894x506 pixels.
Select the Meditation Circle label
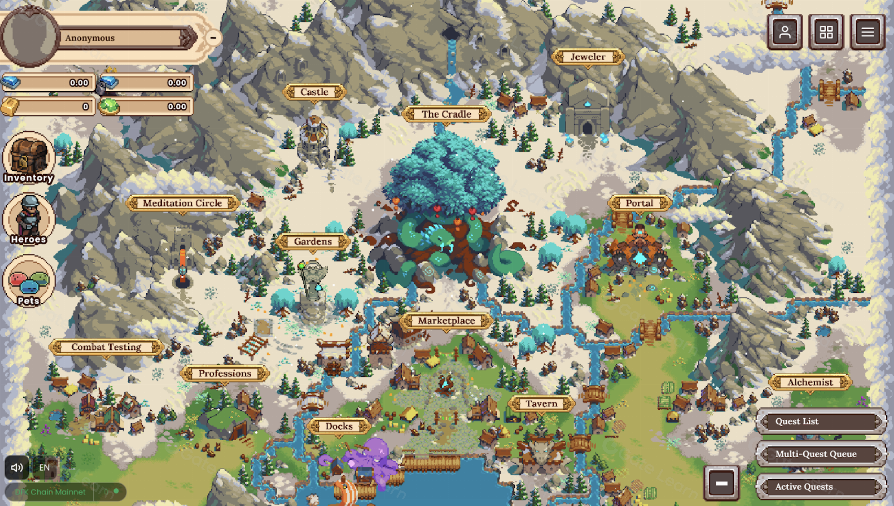pos(182,203)
